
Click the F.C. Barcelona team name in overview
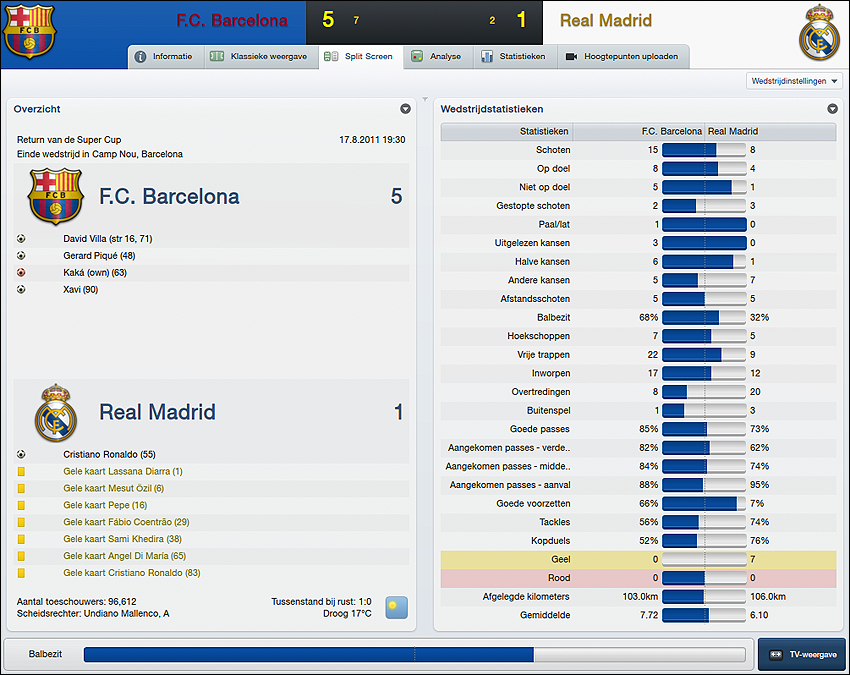coord(169,197)
